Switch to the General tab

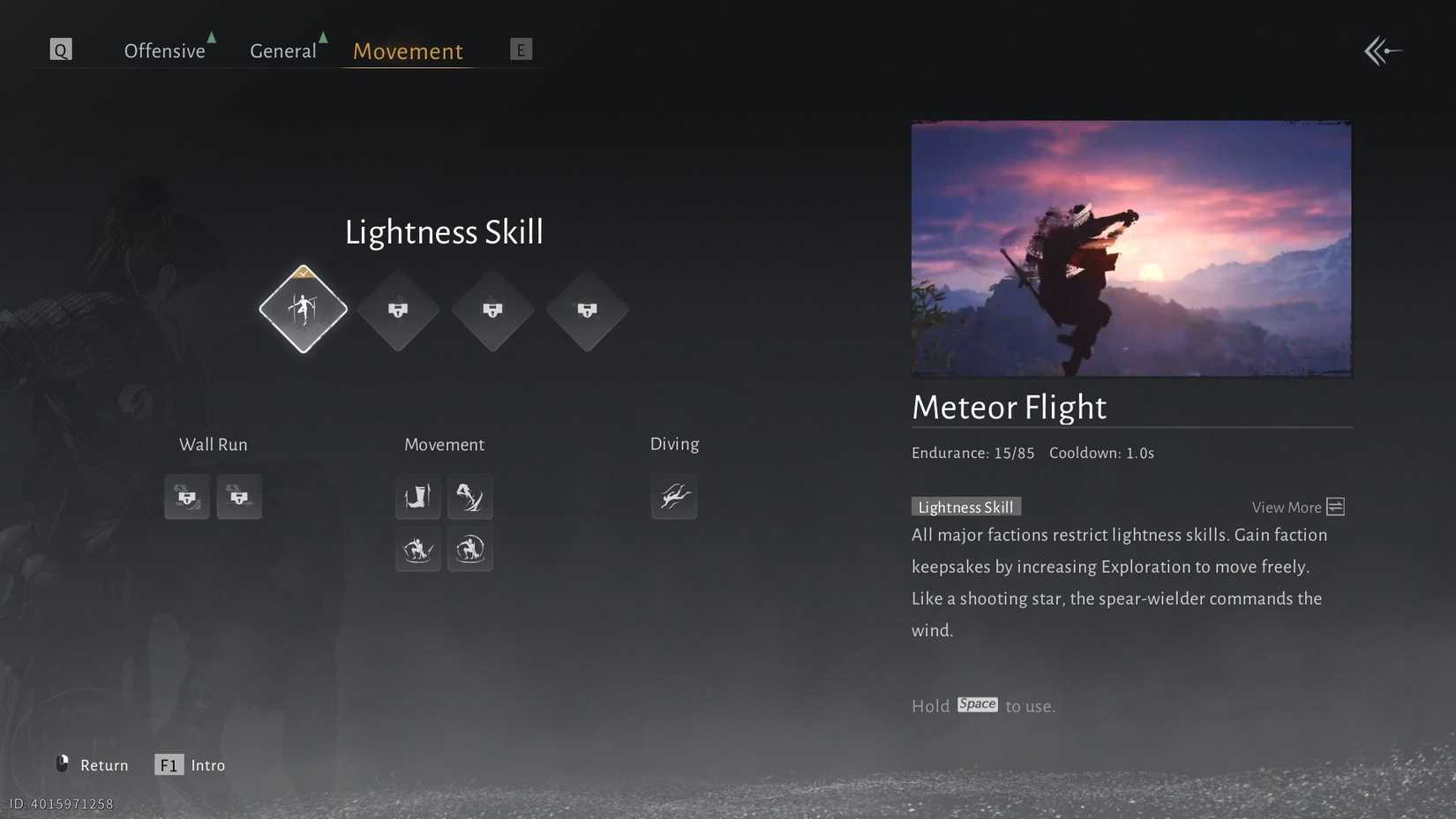coord(282,50)
